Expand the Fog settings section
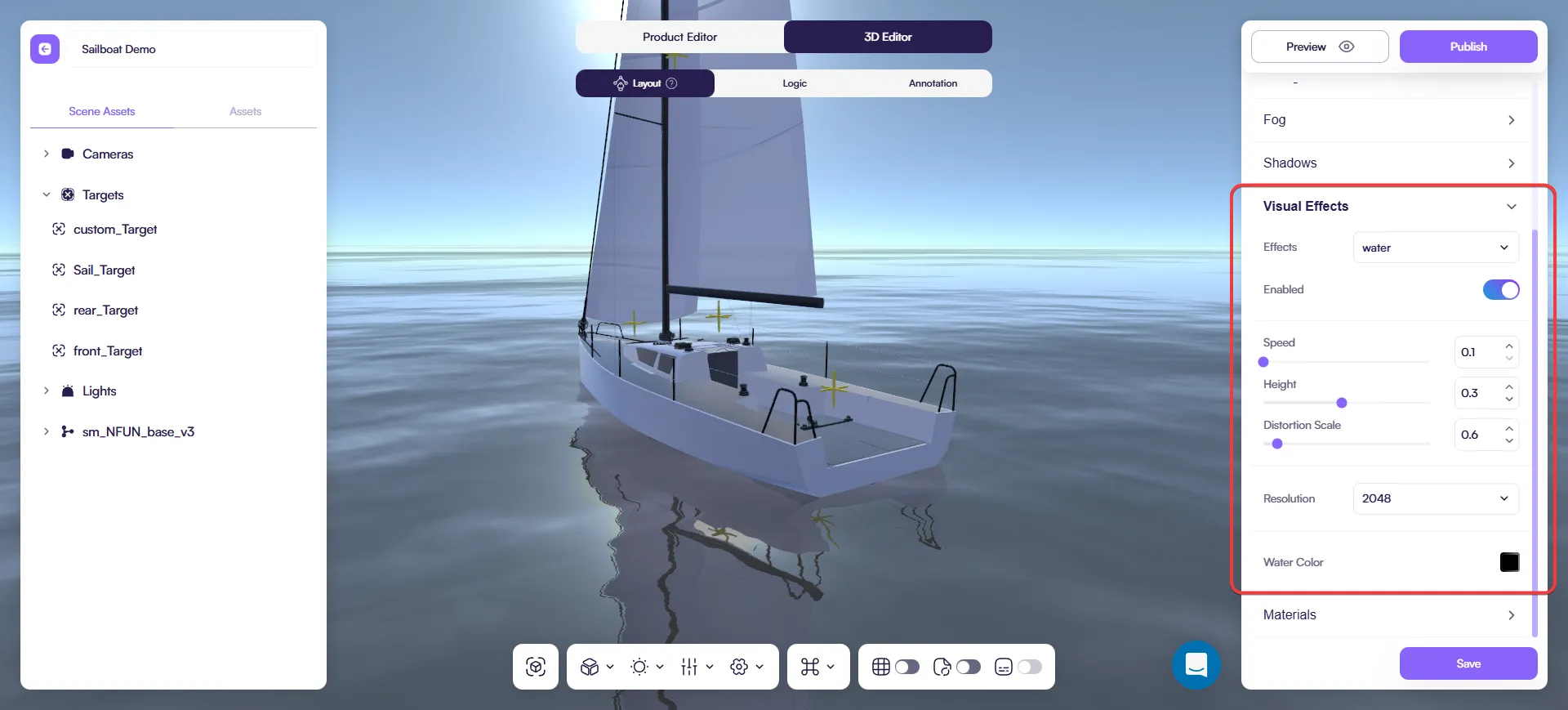The height and width of the screenshot is (710, 1568). pyautogui.click(x=1388, y=119)
